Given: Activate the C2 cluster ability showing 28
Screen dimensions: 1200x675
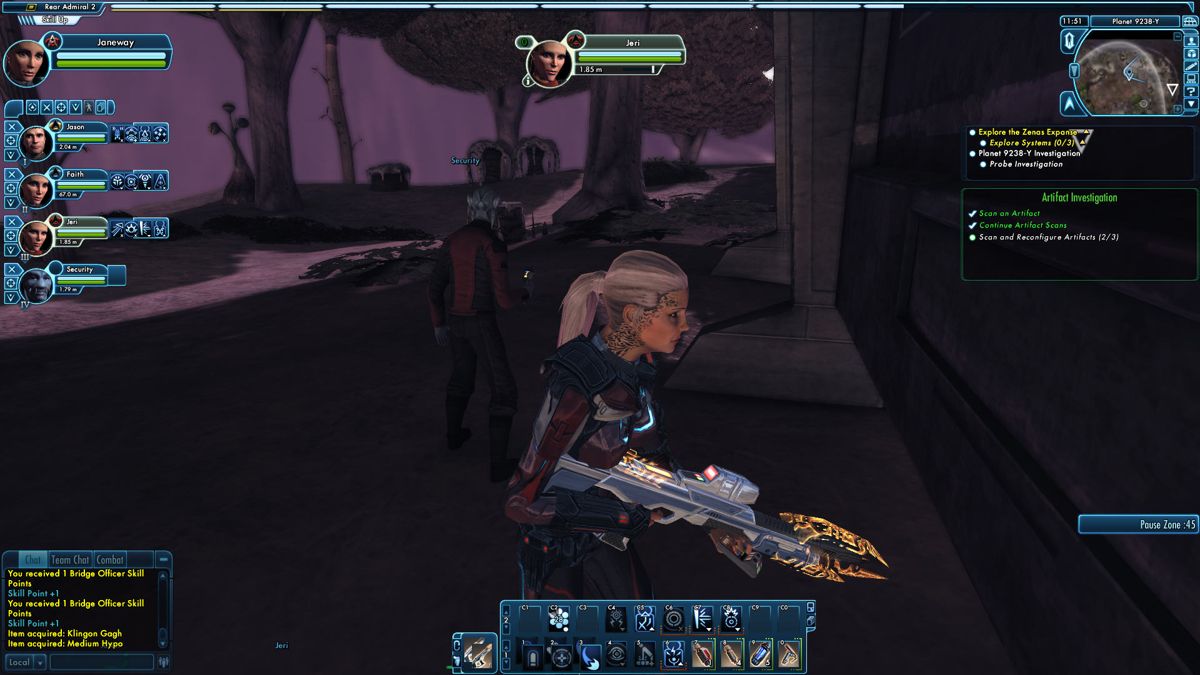Looking at the screenshot, I should [560, 619].
